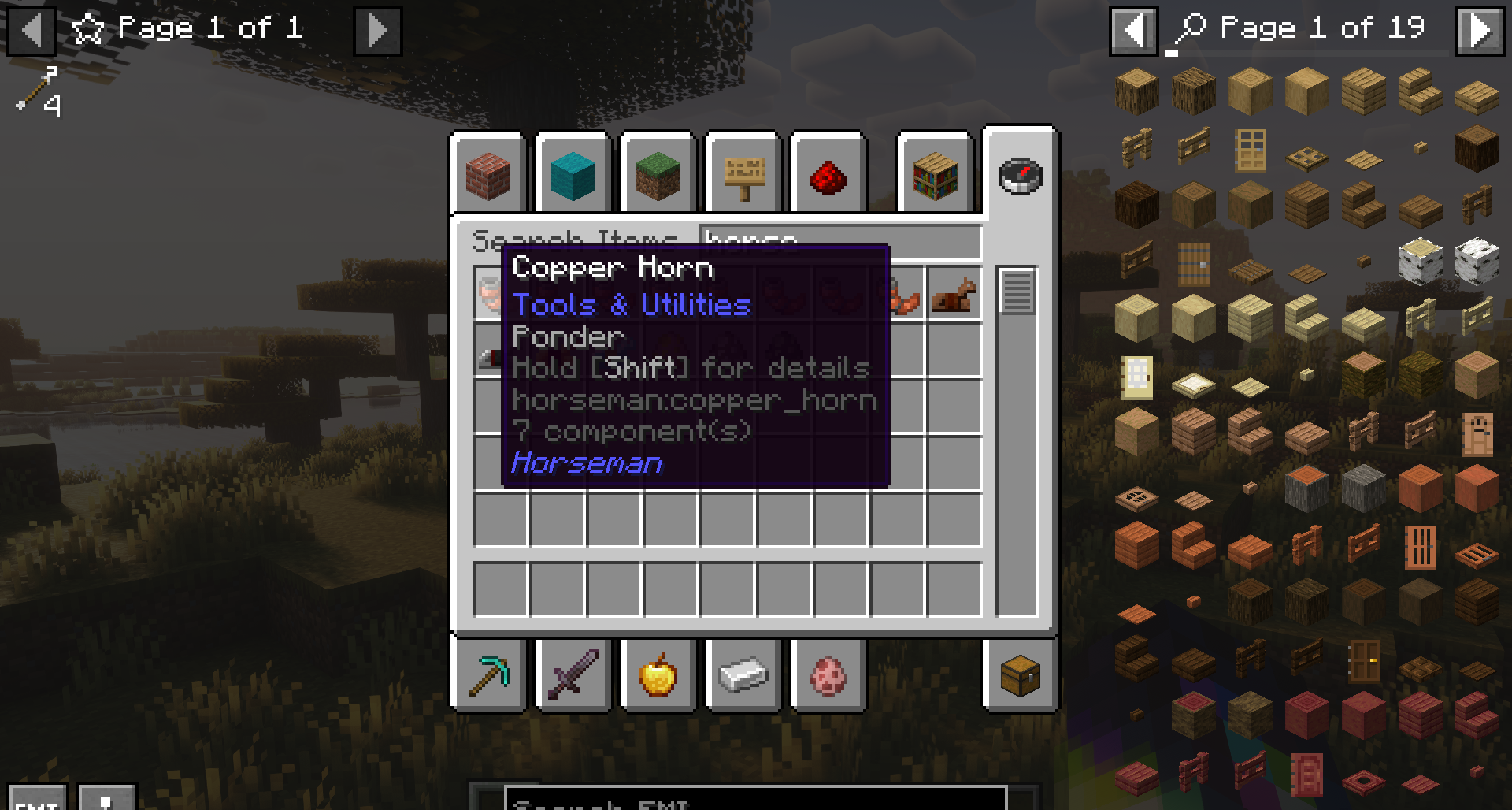Click the creative inventory scrollbar handle

coord(1017,291)
